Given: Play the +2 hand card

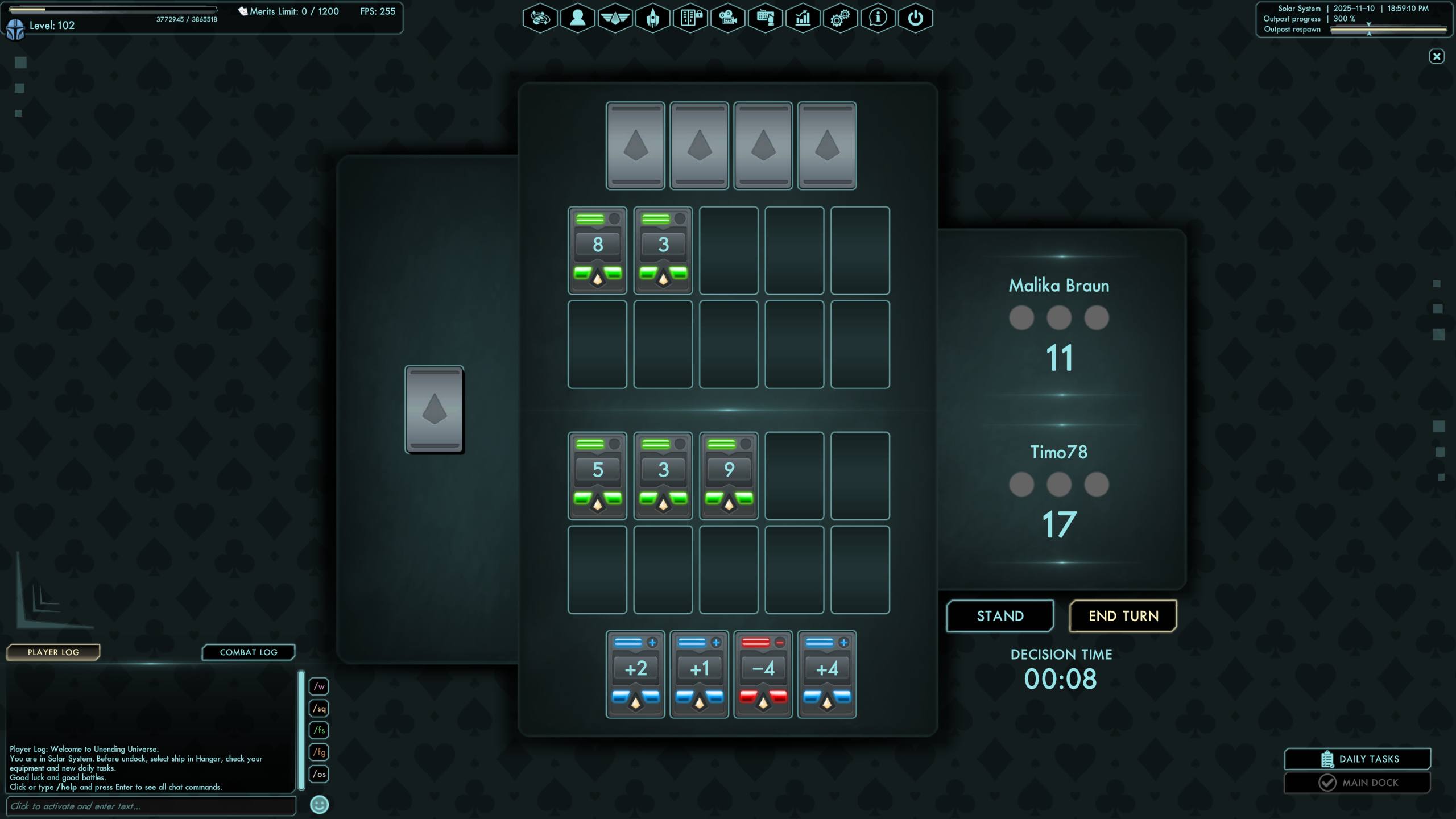Looking at the screenshot, I should click(635, 674).
